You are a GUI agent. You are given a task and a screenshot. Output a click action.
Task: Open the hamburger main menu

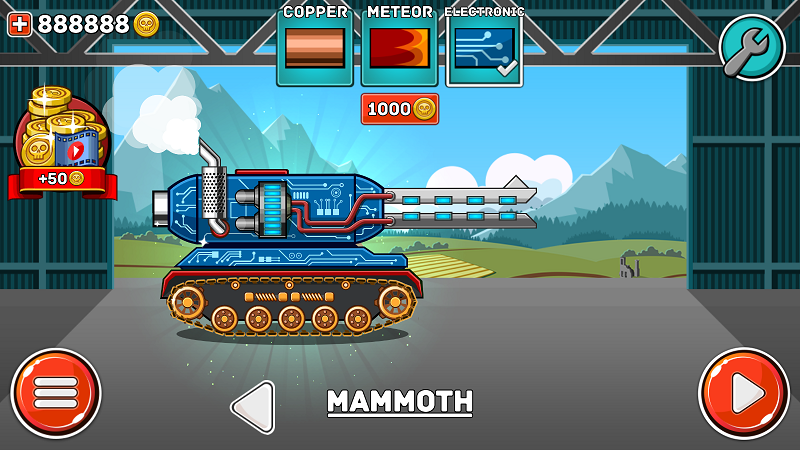(x=55, y=393)
